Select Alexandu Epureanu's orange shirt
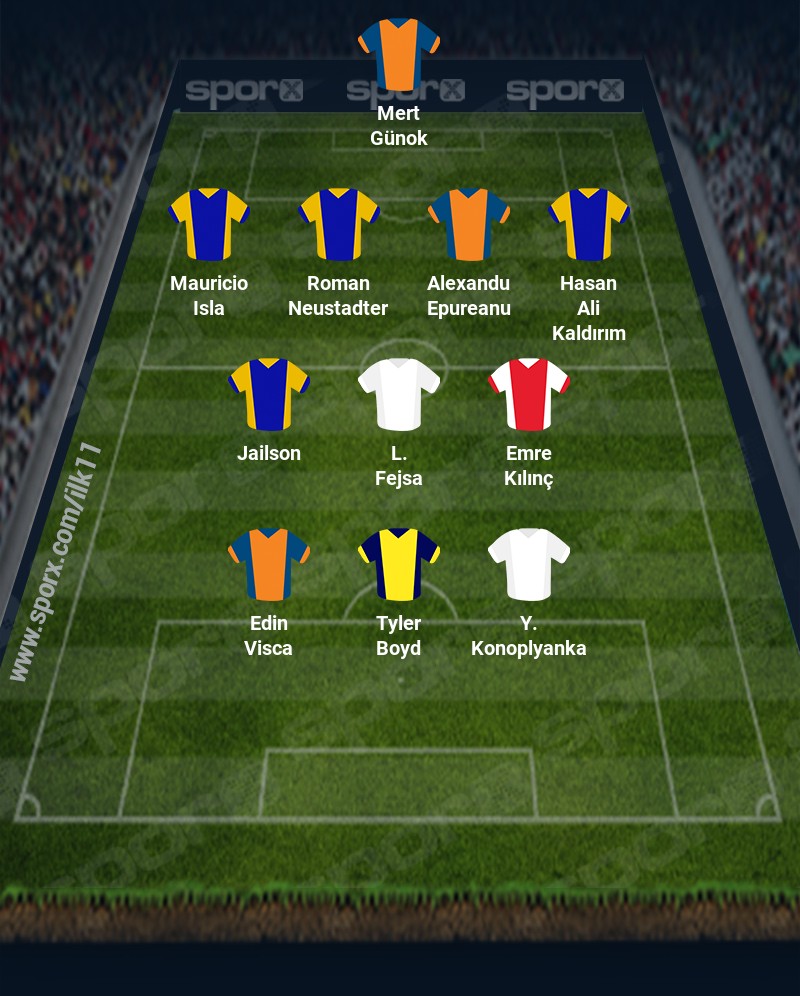800x996 pixels. 469,224
